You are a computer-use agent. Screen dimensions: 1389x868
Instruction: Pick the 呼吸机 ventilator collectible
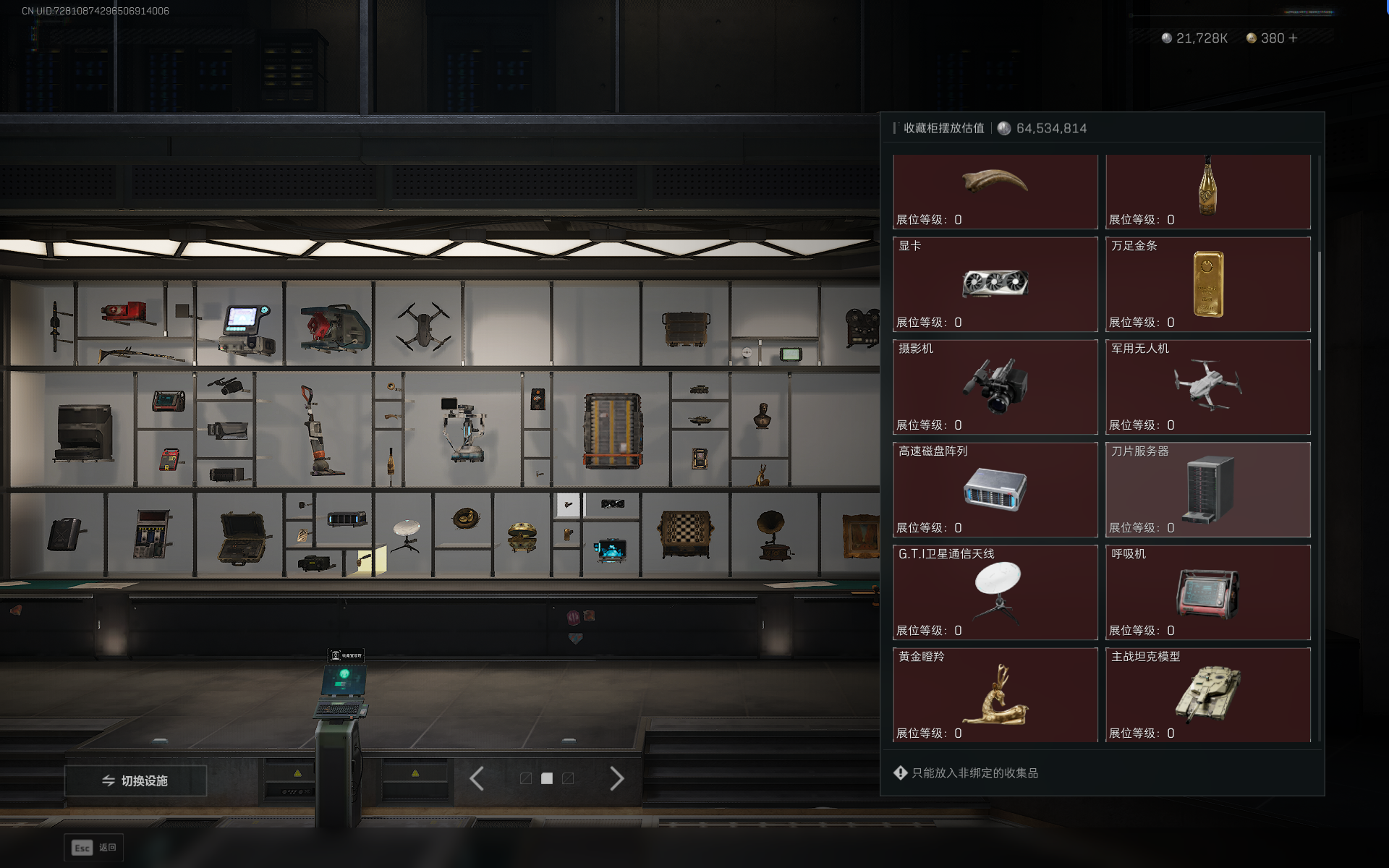click(x=1208, y=592)
